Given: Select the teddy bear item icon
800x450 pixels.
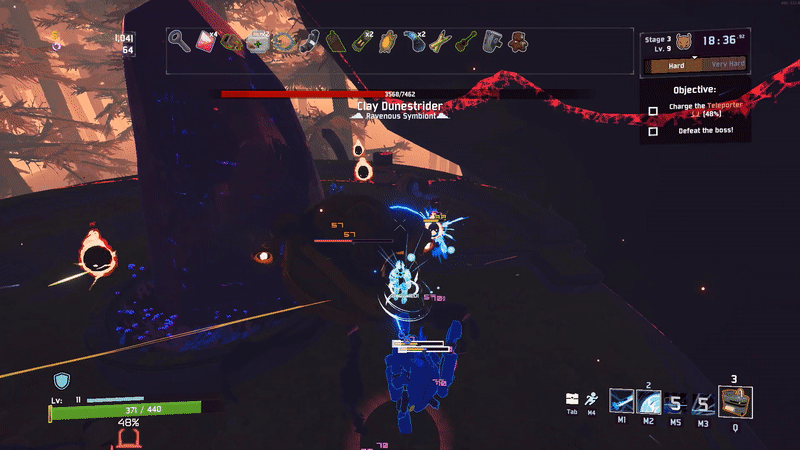Looking at the screenshot, I should 519,42.
